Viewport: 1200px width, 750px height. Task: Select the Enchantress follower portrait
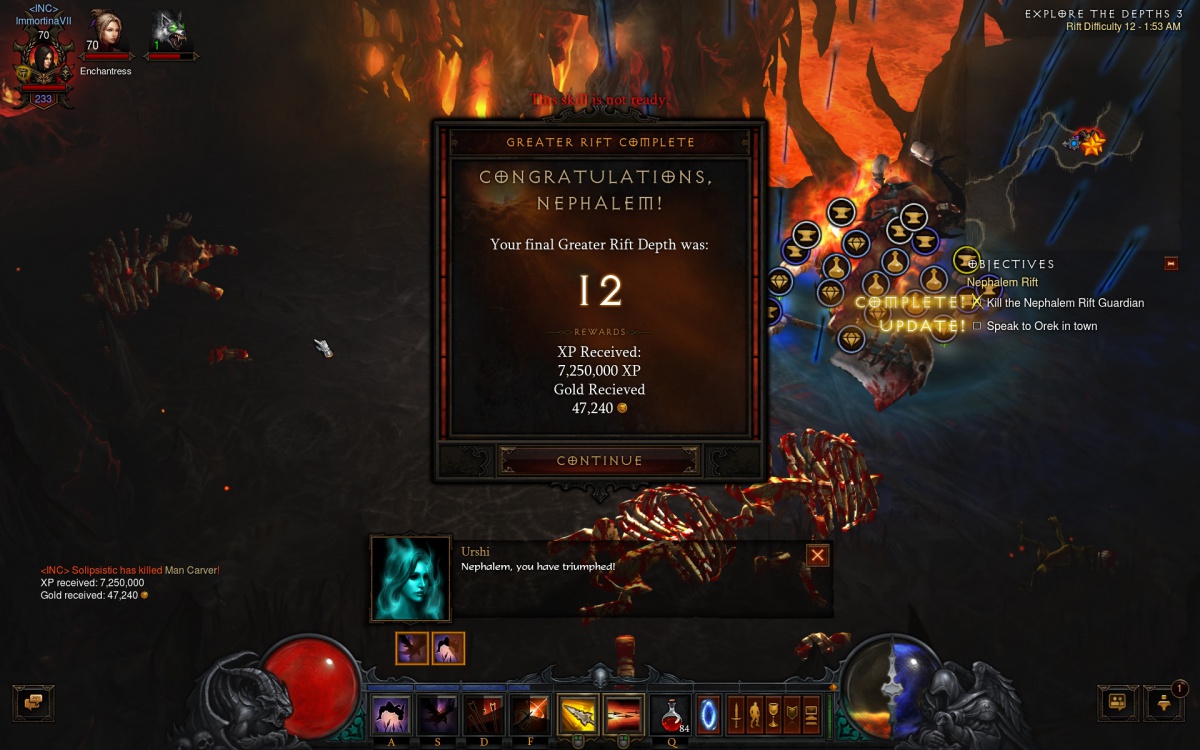click(106, 33)
